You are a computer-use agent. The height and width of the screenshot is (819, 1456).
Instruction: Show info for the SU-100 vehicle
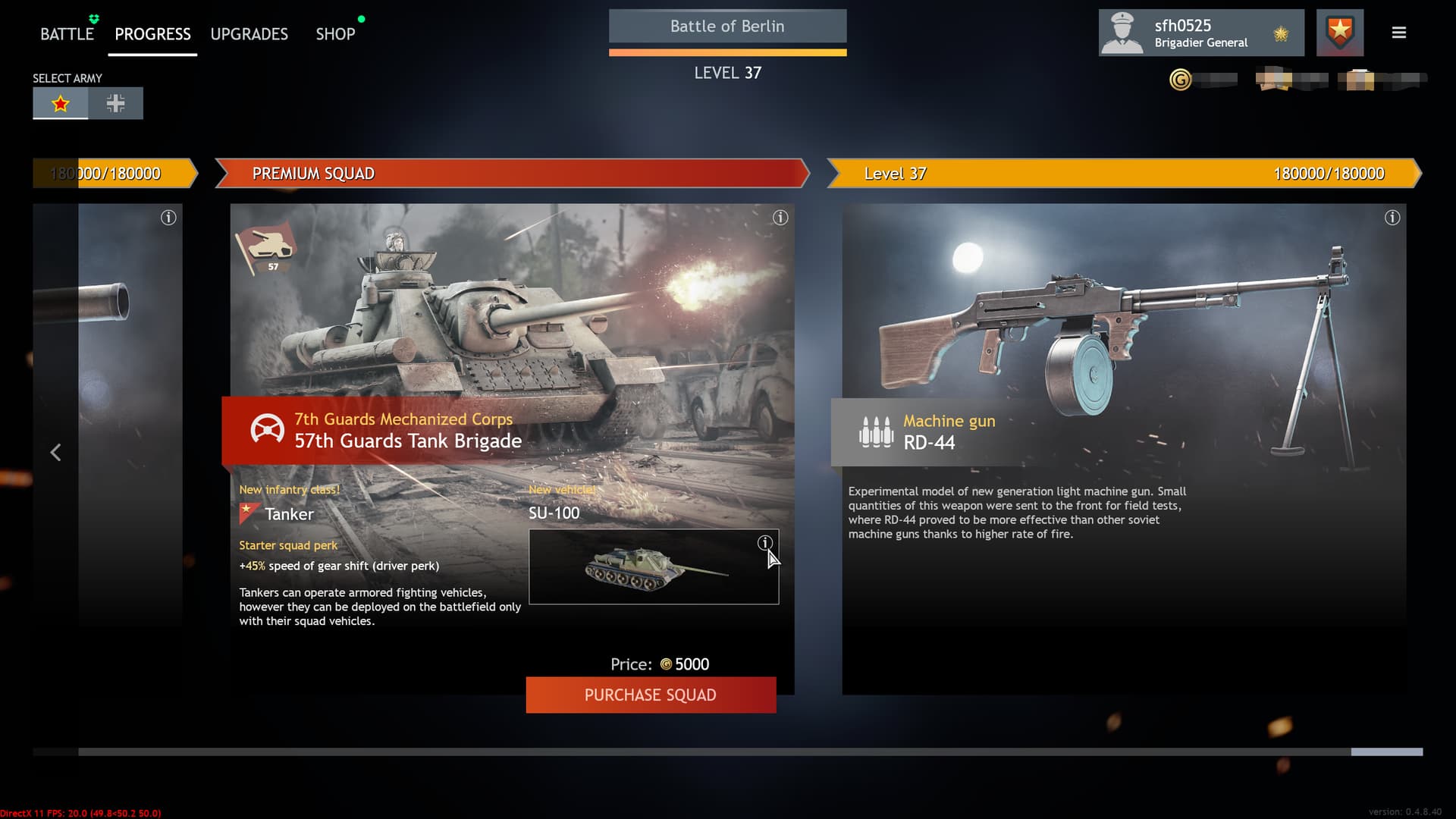(764, 543)
